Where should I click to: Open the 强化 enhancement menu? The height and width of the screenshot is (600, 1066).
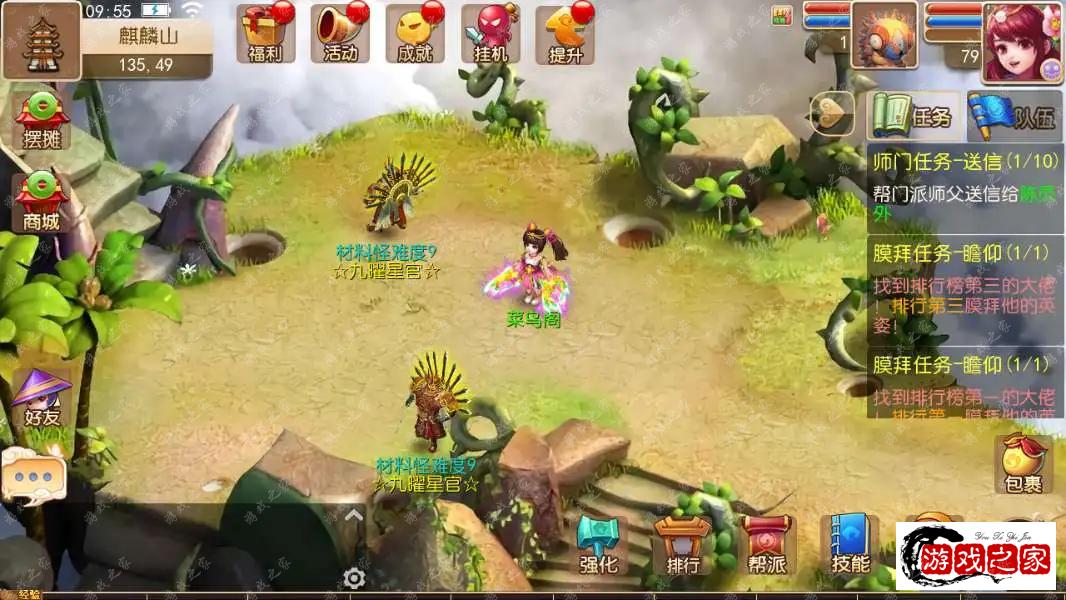coord(598,547)
